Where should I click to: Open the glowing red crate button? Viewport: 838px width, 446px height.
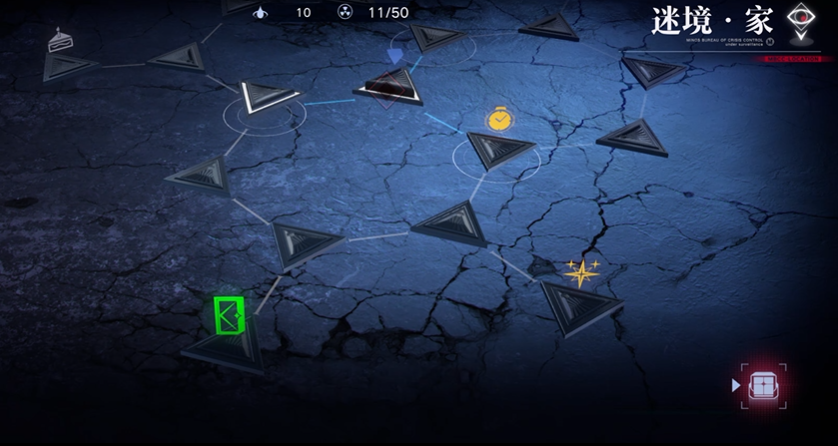[764, 385]
